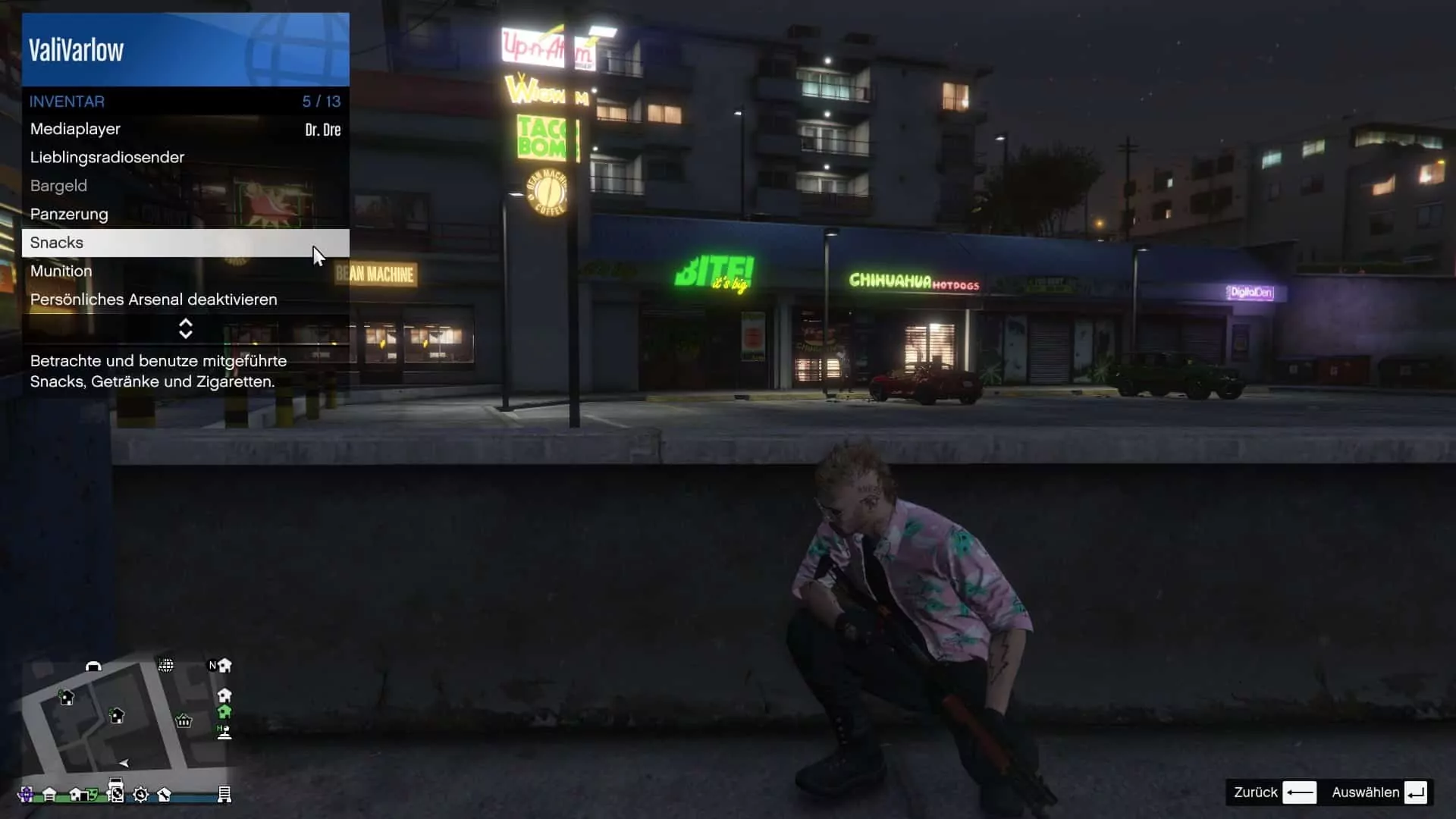
Task: Click the menu scroll arrows indicator
Action: pos(186,328)
